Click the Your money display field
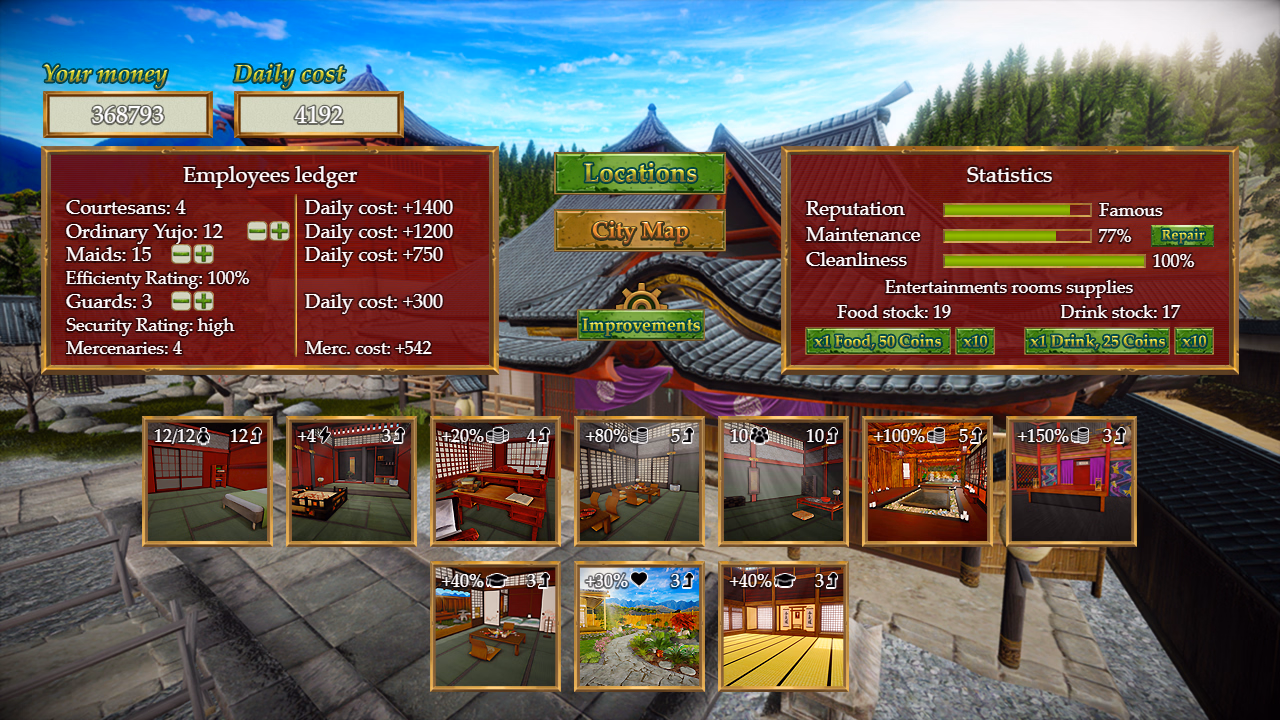The width and height of the screenshot is (1280, 720). [128, 113]
